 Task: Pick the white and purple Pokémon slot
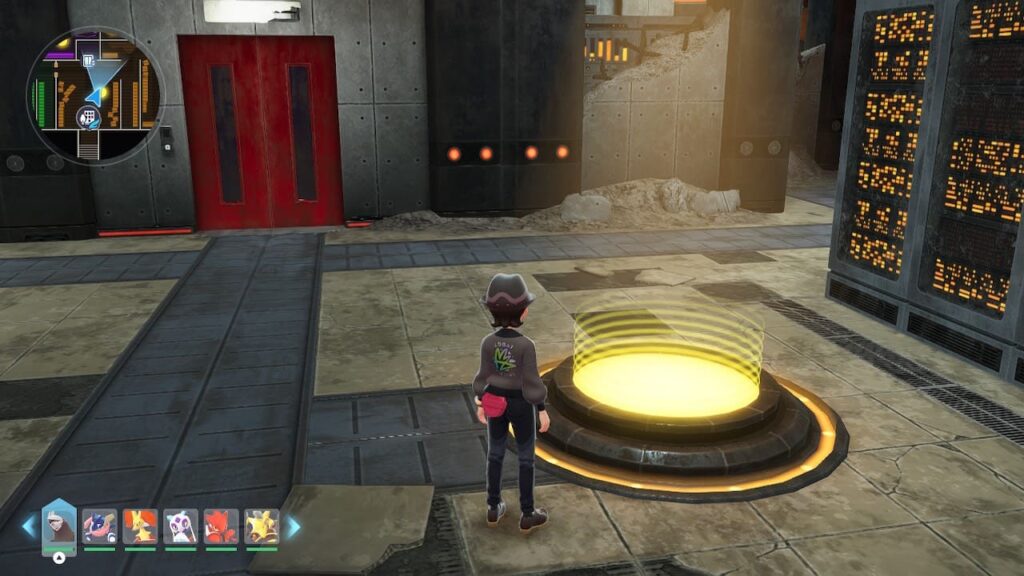(180, 526)
